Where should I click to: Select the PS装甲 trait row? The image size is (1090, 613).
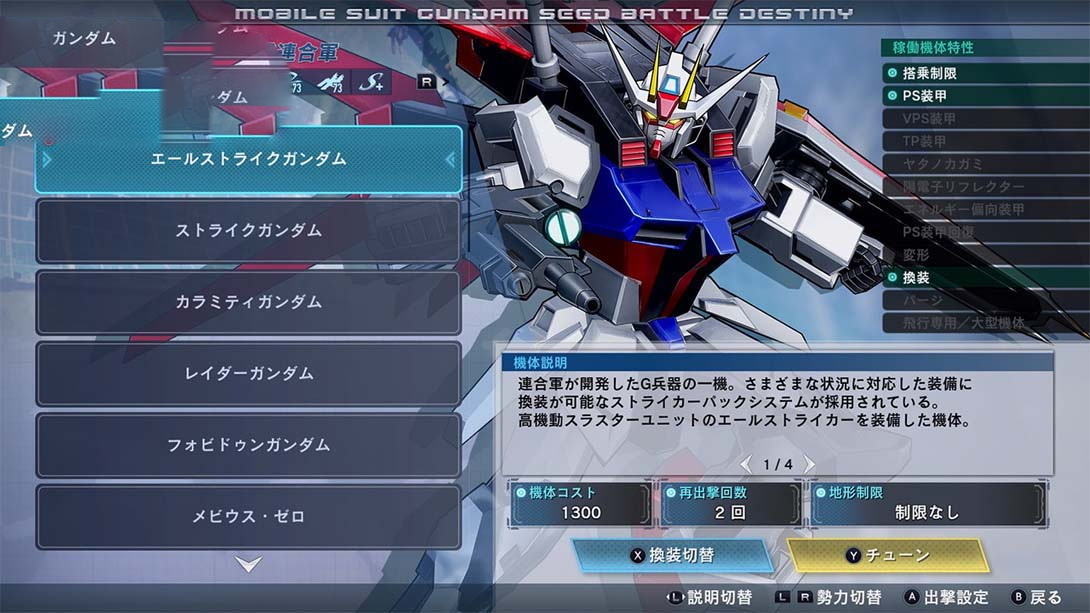984,96
